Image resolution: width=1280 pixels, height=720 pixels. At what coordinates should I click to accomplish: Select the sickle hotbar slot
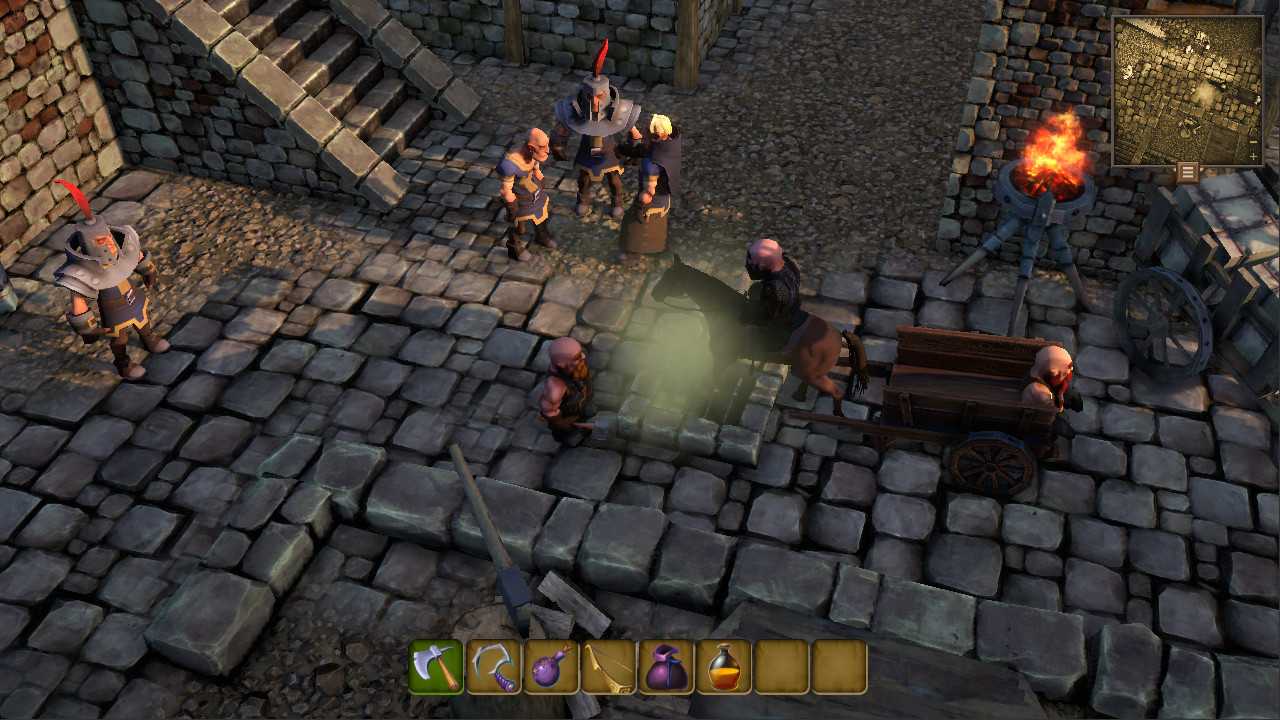click(x=494, y=666)
